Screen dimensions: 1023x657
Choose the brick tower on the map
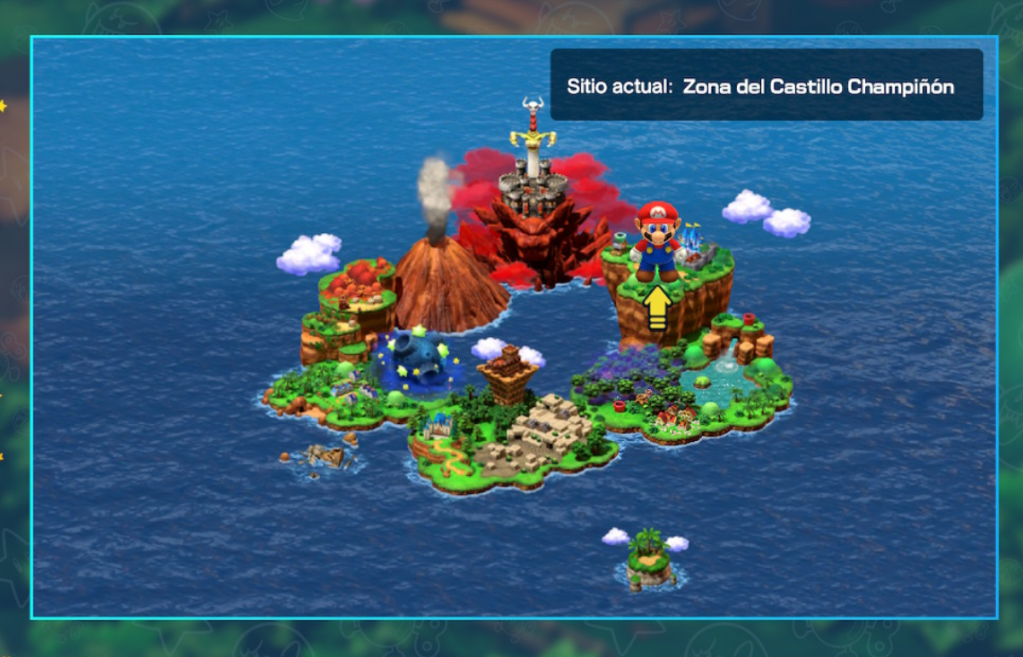tap(508, 374)
